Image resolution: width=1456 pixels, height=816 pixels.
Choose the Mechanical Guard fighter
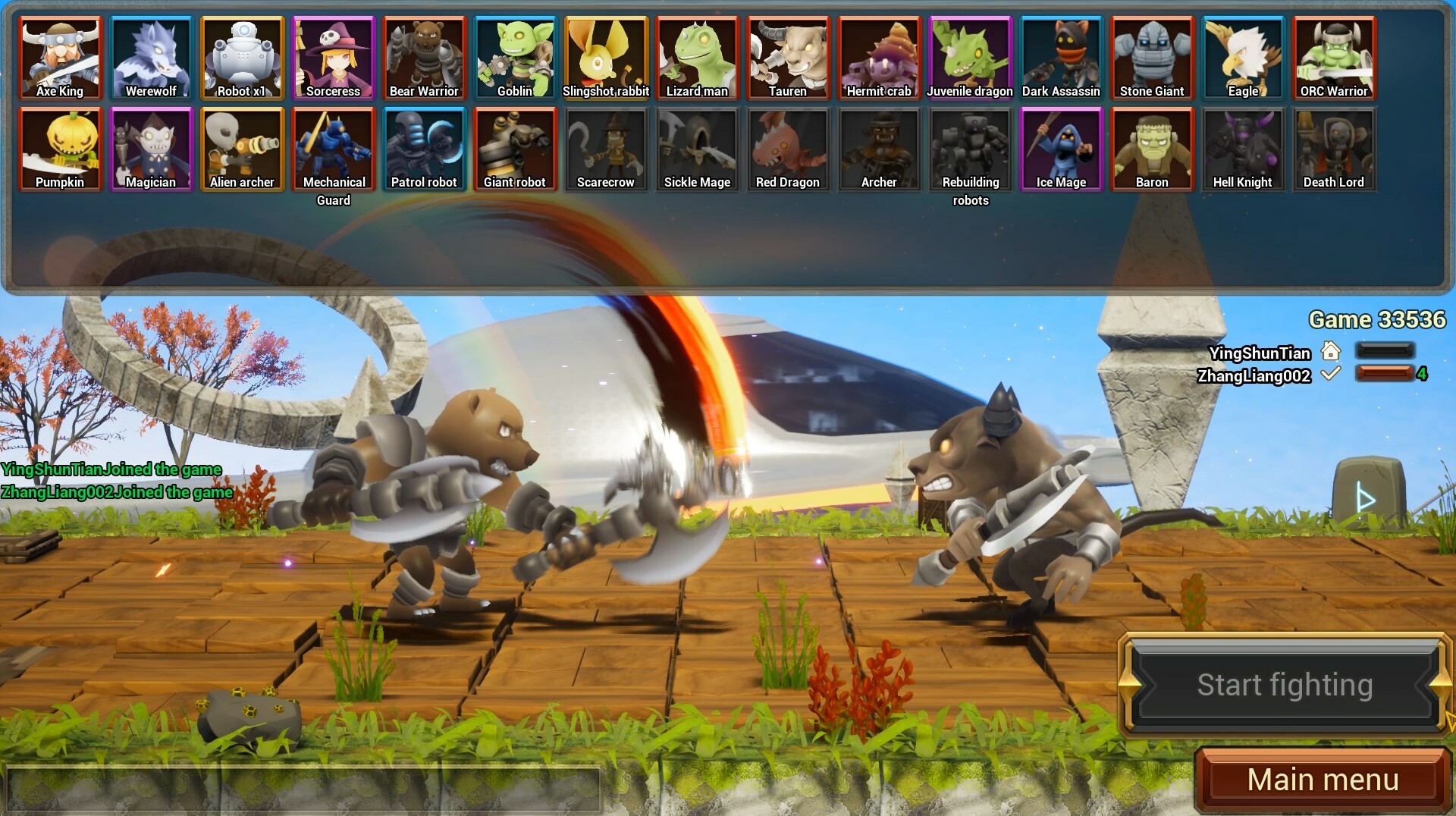click(333, 149)
